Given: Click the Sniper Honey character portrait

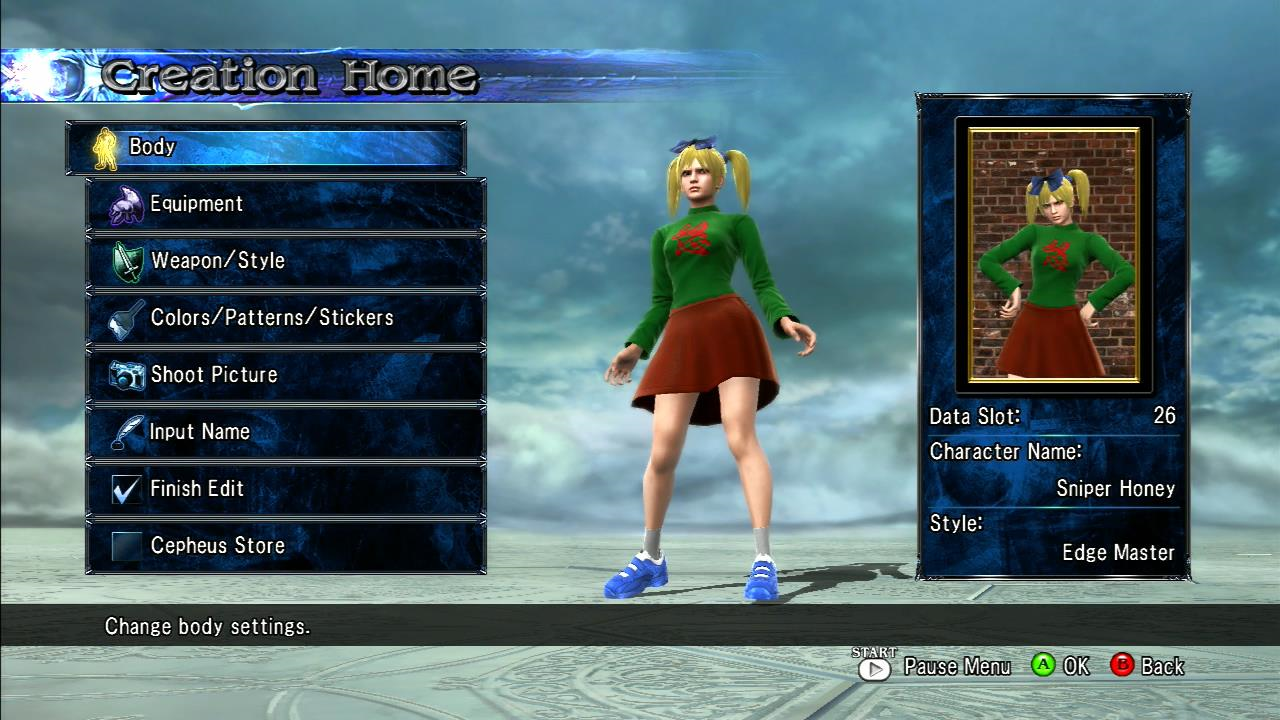Looking at the screenshot, I should [1054, 254].
